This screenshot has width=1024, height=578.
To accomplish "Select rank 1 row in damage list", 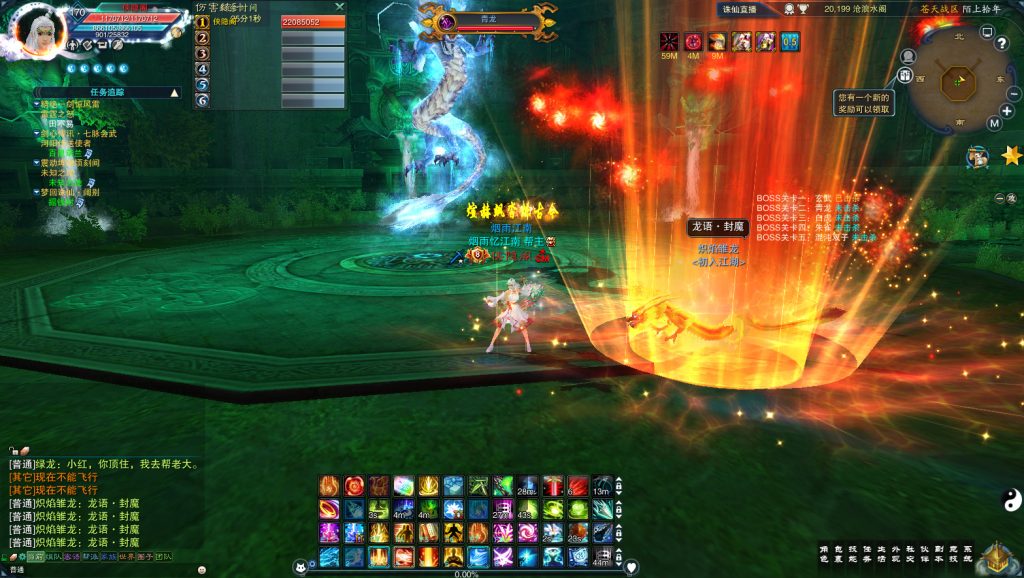I will coord(270,21).
